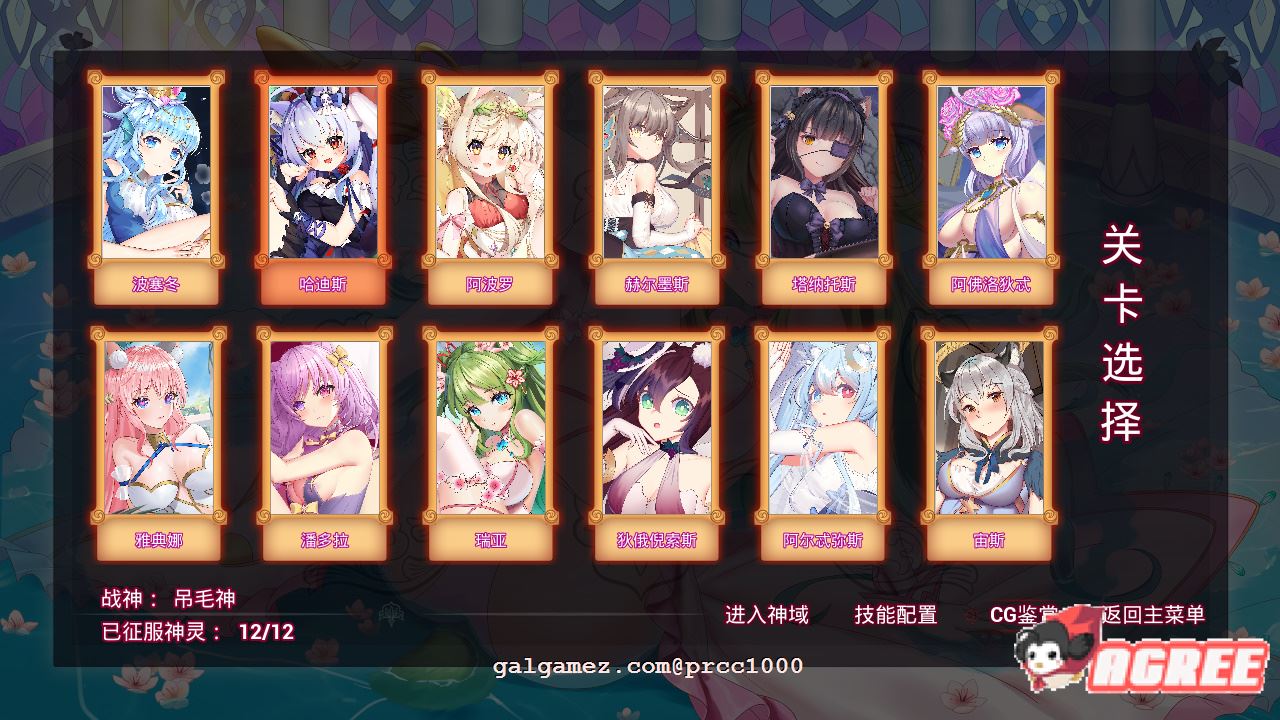Select the highlighted 哈迪斯 (Hades) card

click(x=323, y=180)
